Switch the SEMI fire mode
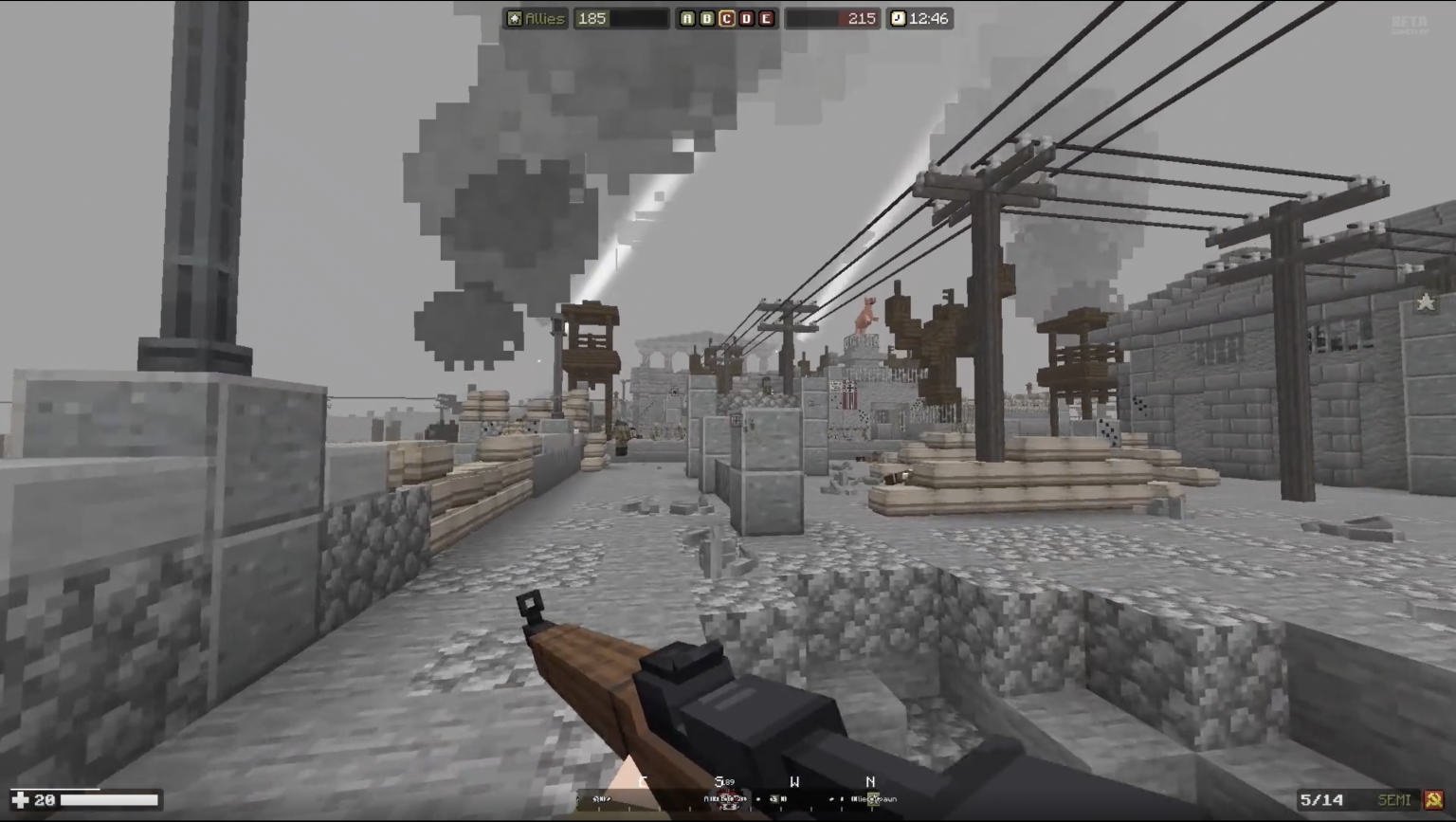1456x822 pixels. (1395, 799)
